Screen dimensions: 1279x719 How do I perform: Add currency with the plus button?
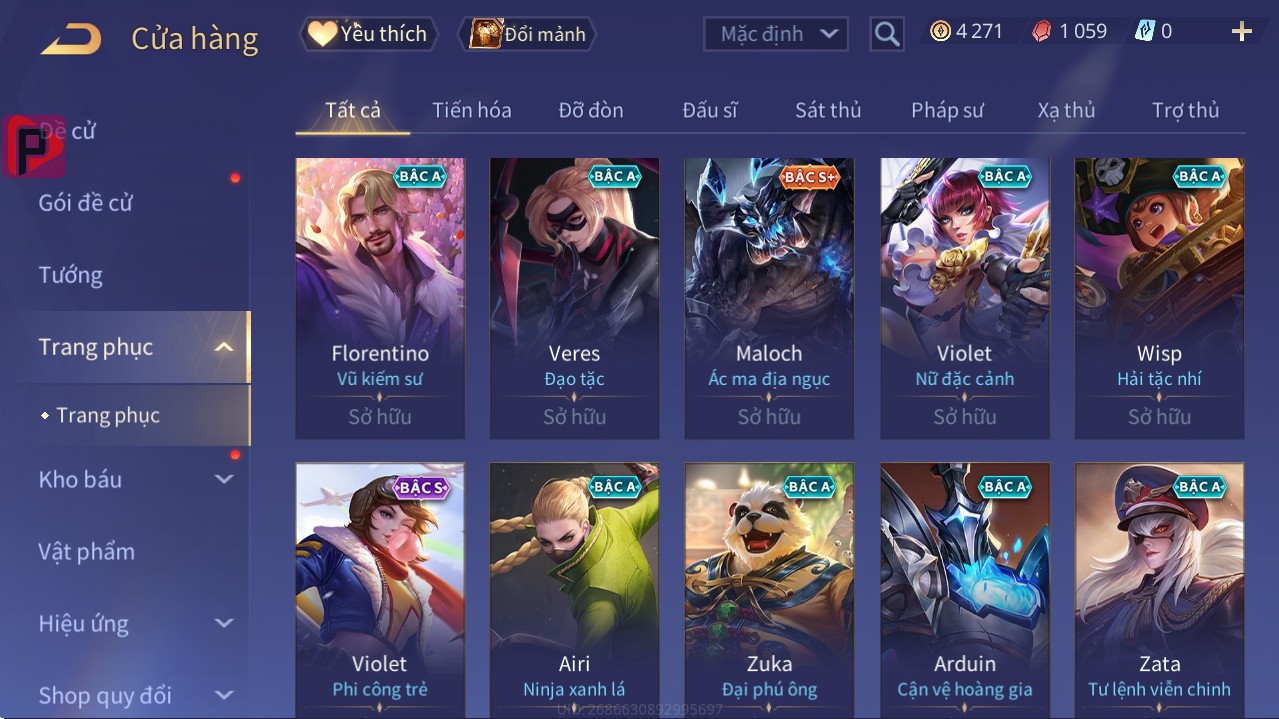pos(1241,32)
